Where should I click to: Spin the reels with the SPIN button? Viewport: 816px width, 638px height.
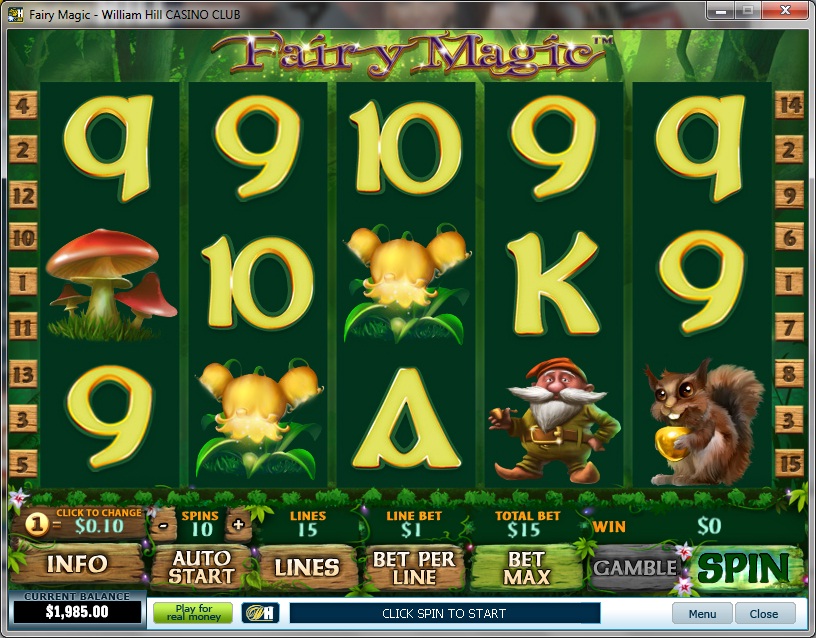[x=745, y=567]
